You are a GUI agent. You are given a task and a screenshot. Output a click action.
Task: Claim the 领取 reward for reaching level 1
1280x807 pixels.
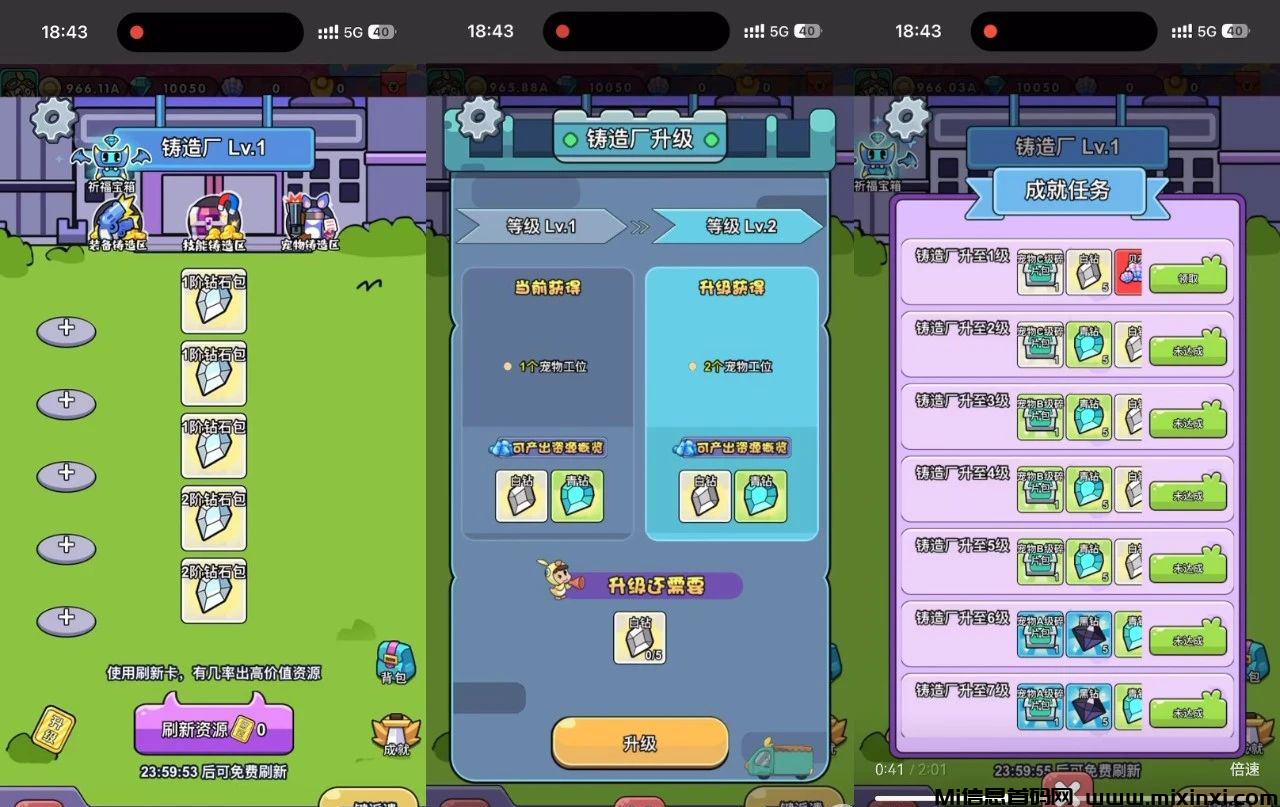1190,275
